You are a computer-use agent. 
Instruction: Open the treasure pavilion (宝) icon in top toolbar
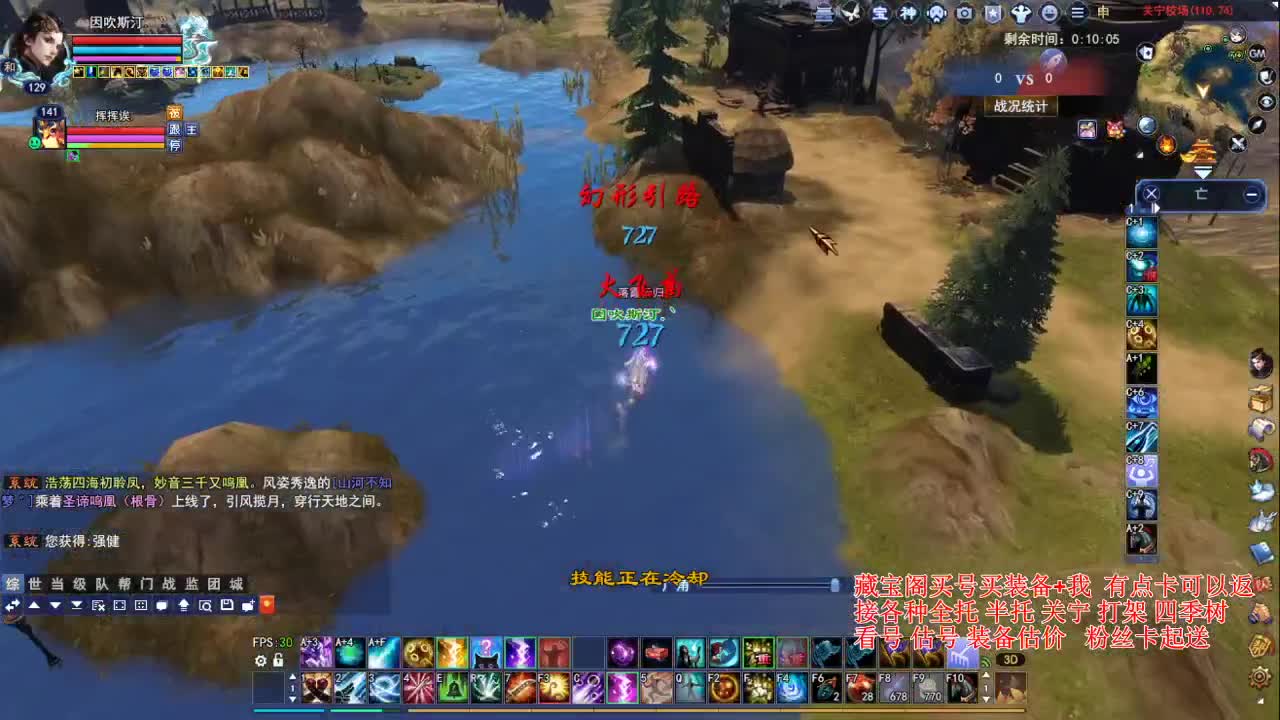click(880, 14)
